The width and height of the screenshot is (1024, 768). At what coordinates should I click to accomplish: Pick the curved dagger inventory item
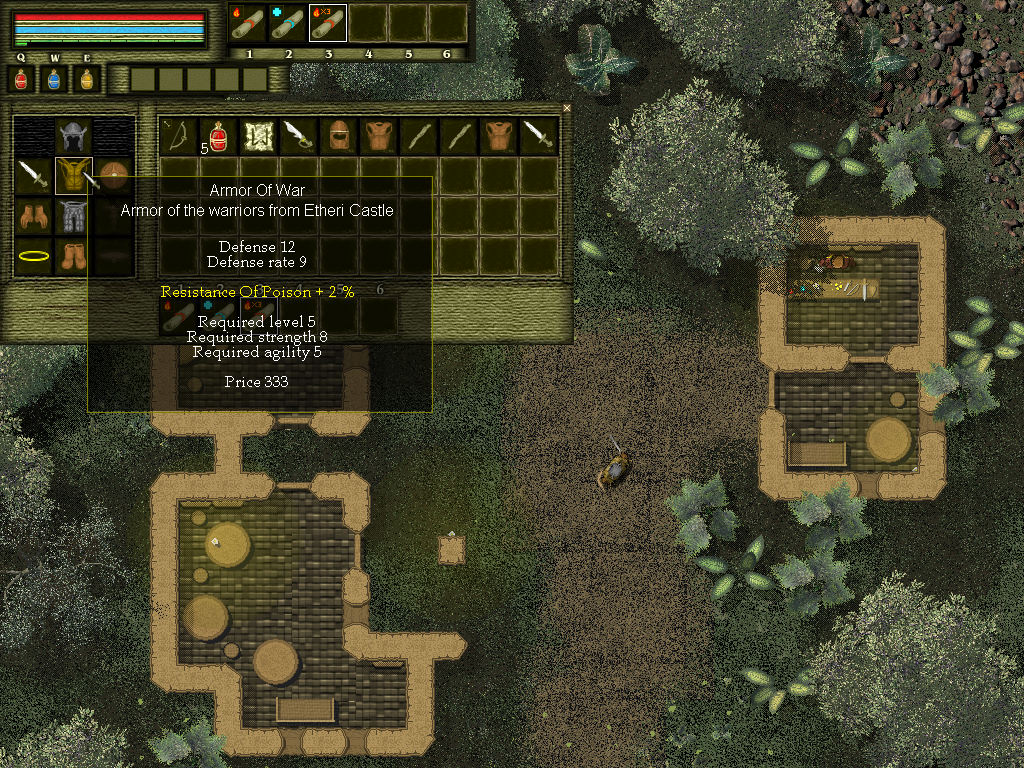(299, 136)
